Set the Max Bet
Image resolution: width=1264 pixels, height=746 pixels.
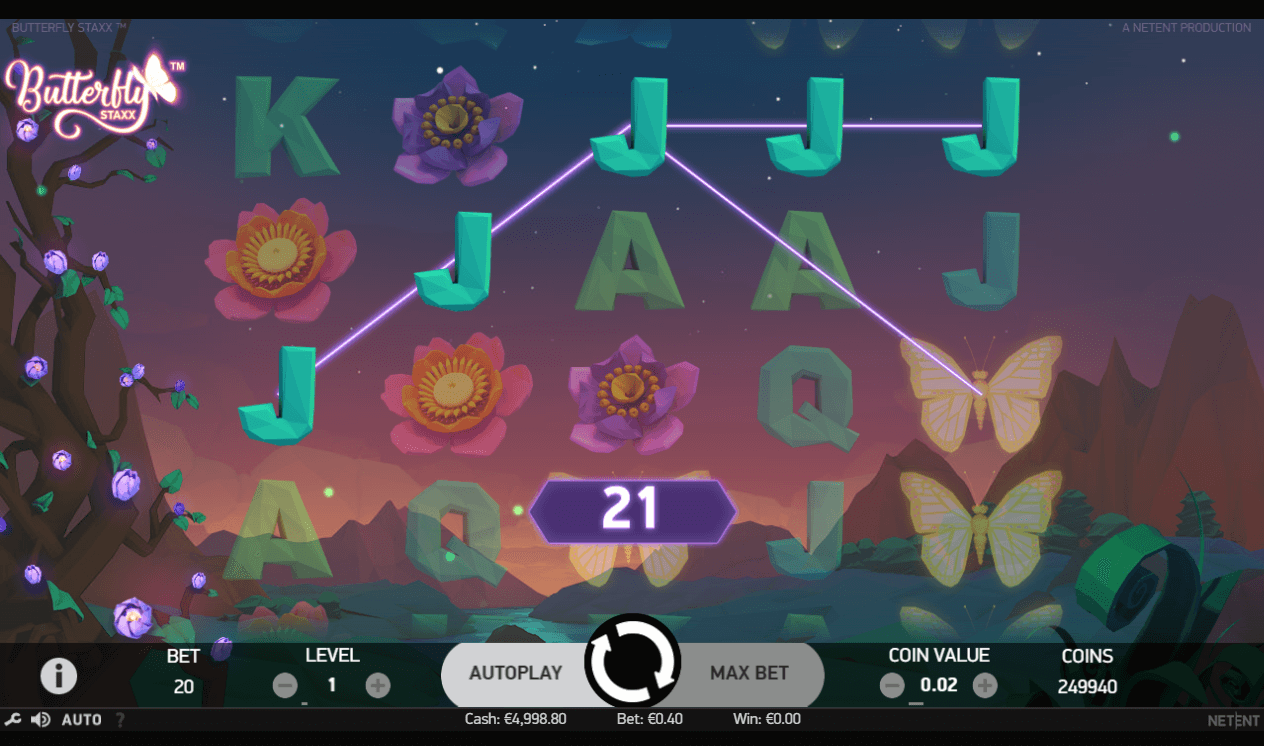749,673
